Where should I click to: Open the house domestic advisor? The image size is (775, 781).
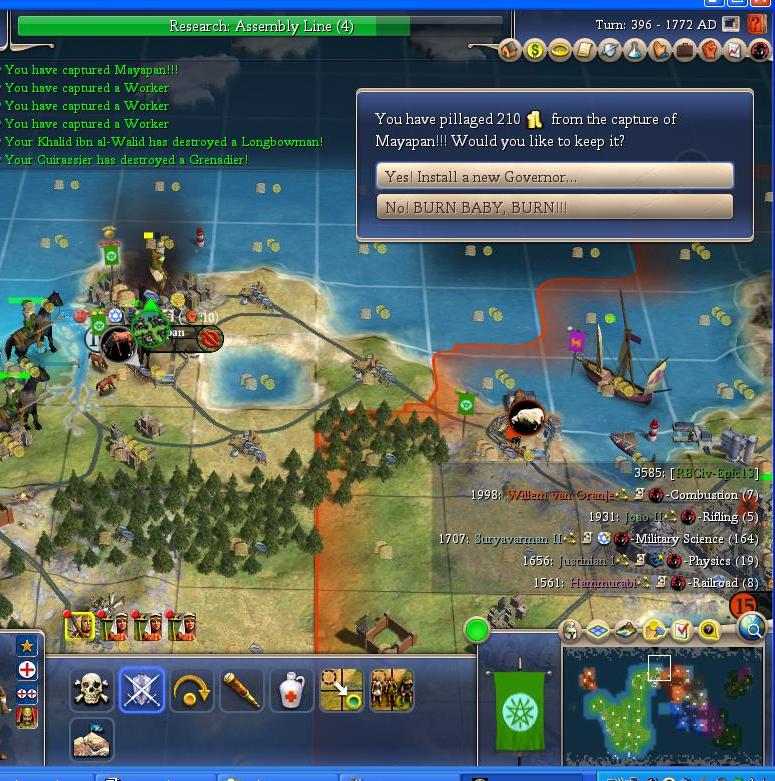click(510, 50)
